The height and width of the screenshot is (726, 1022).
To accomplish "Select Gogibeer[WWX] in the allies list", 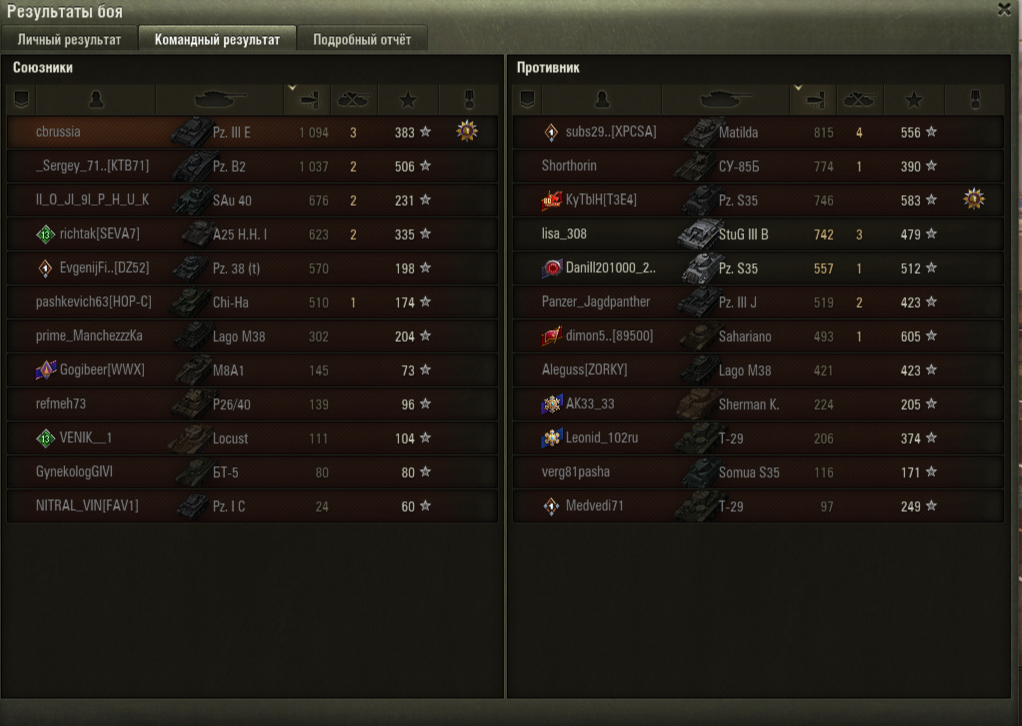I will (102, 370).
